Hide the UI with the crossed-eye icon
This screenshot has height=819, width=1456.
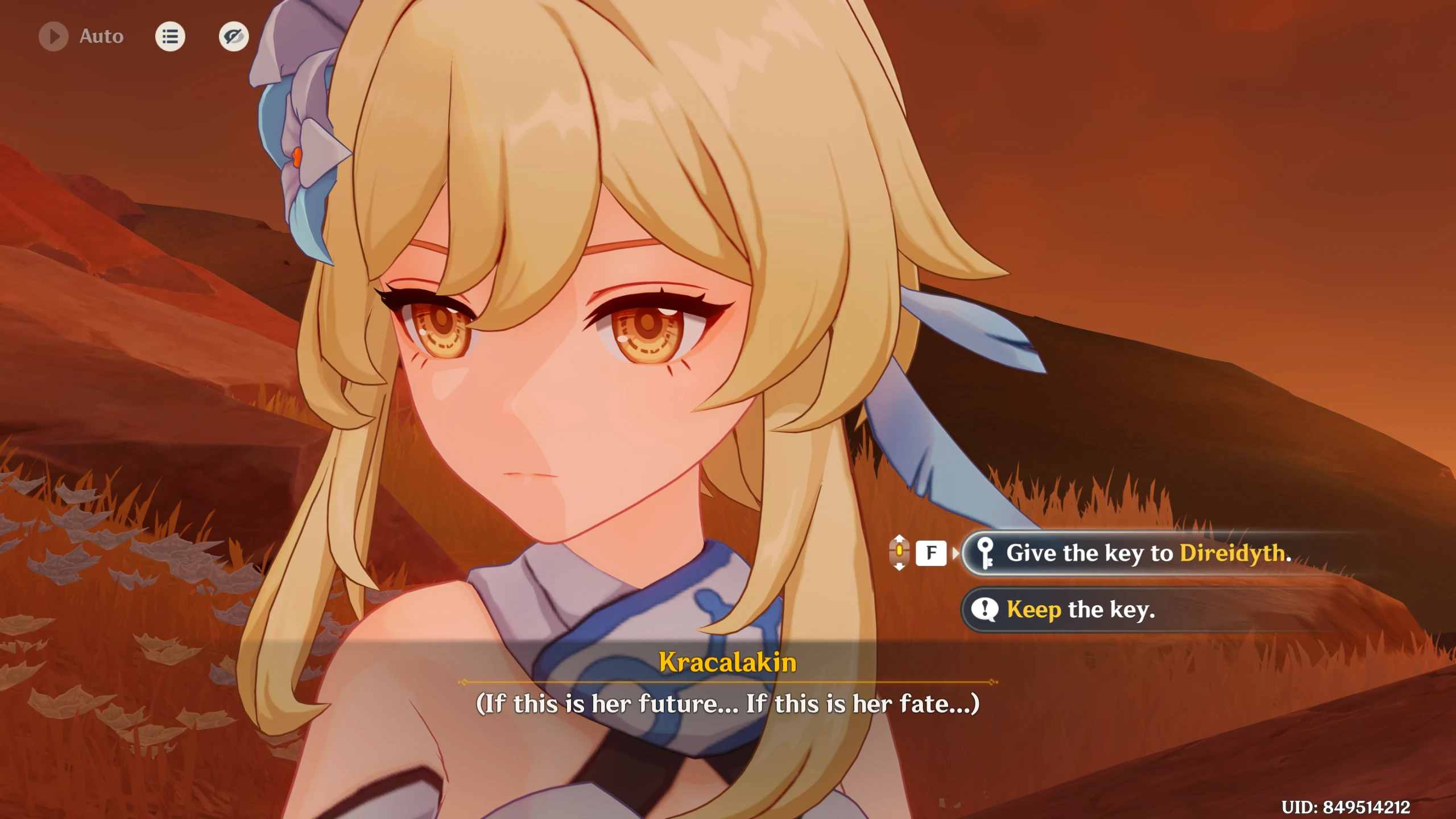coord(233,36)
